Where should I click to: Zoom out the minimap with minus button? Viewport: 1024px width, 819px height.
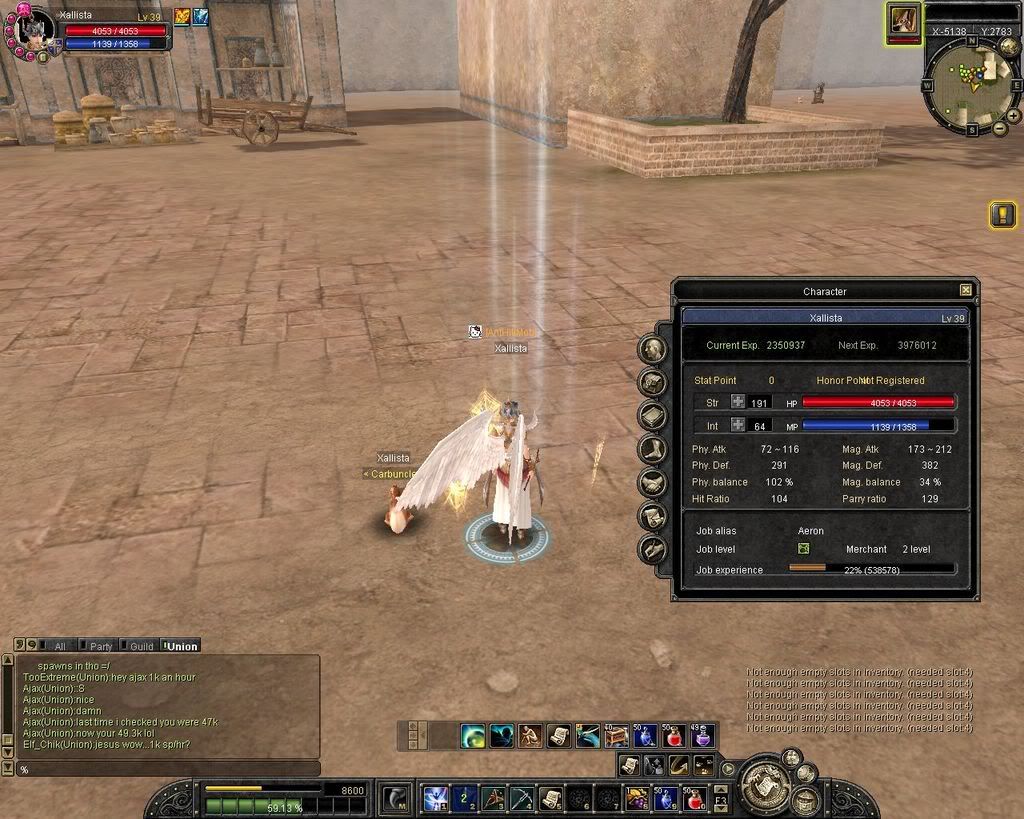click(999, 128)
